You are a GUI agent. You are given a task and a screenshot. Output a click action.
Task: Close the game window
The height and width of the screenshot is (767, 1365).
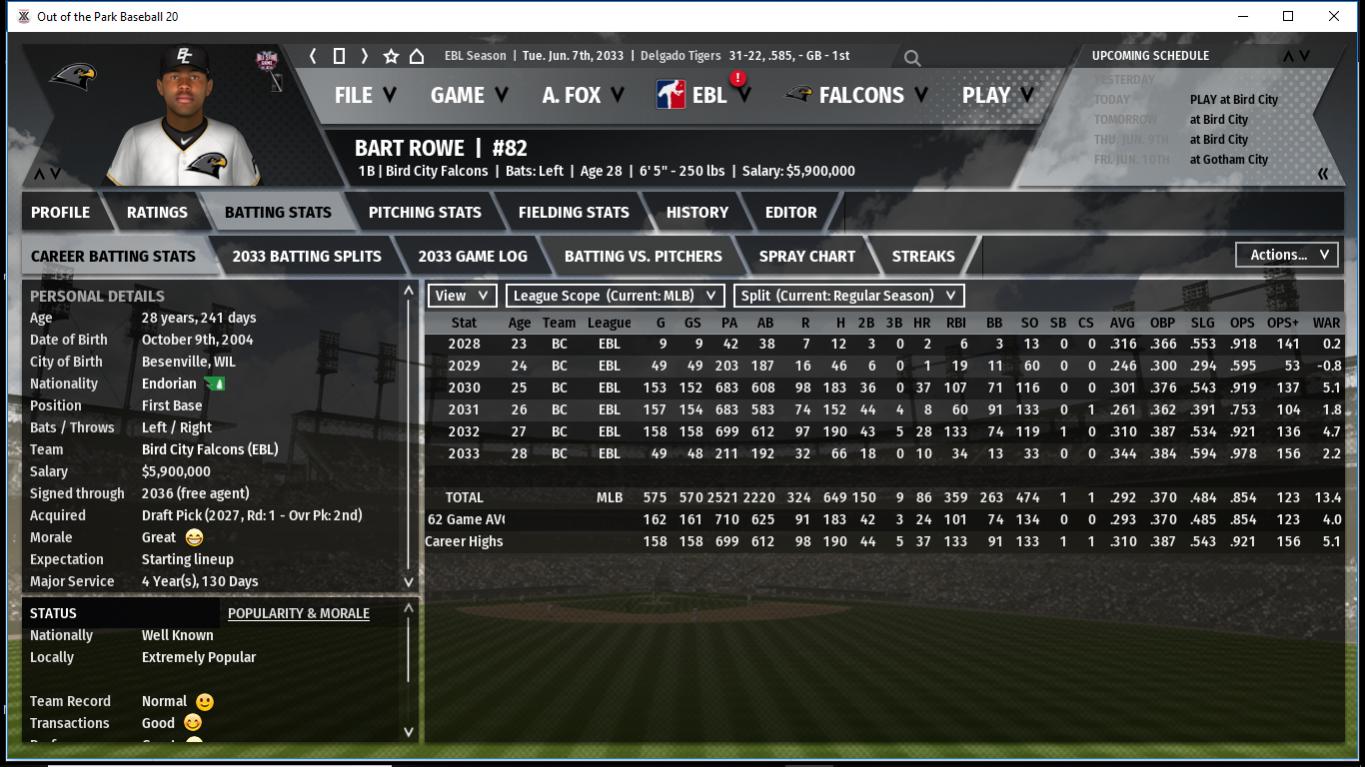coord(1333,16)
